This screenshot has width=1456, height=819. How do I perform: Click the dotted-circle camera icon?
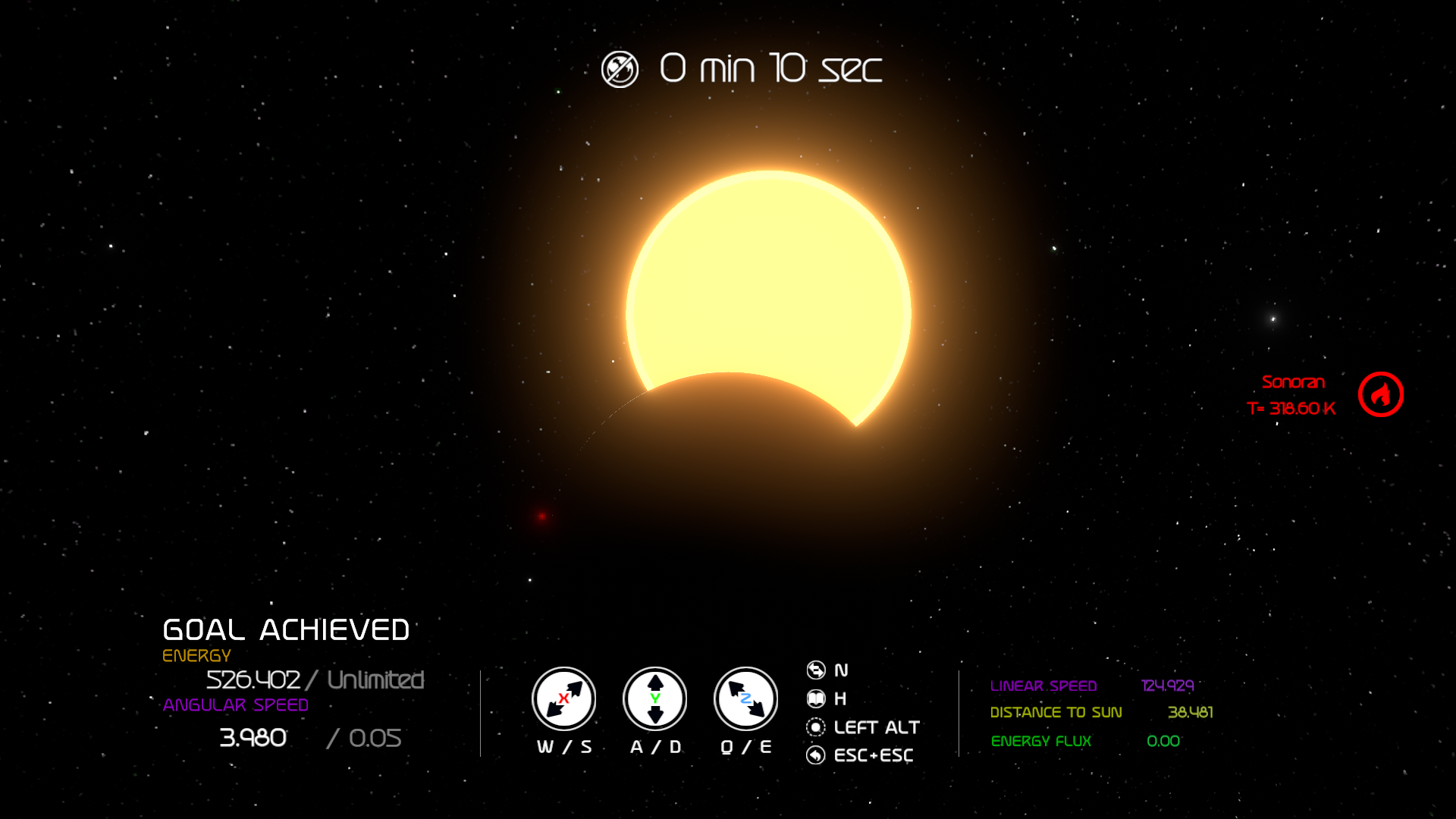click(x=816, y=727)
